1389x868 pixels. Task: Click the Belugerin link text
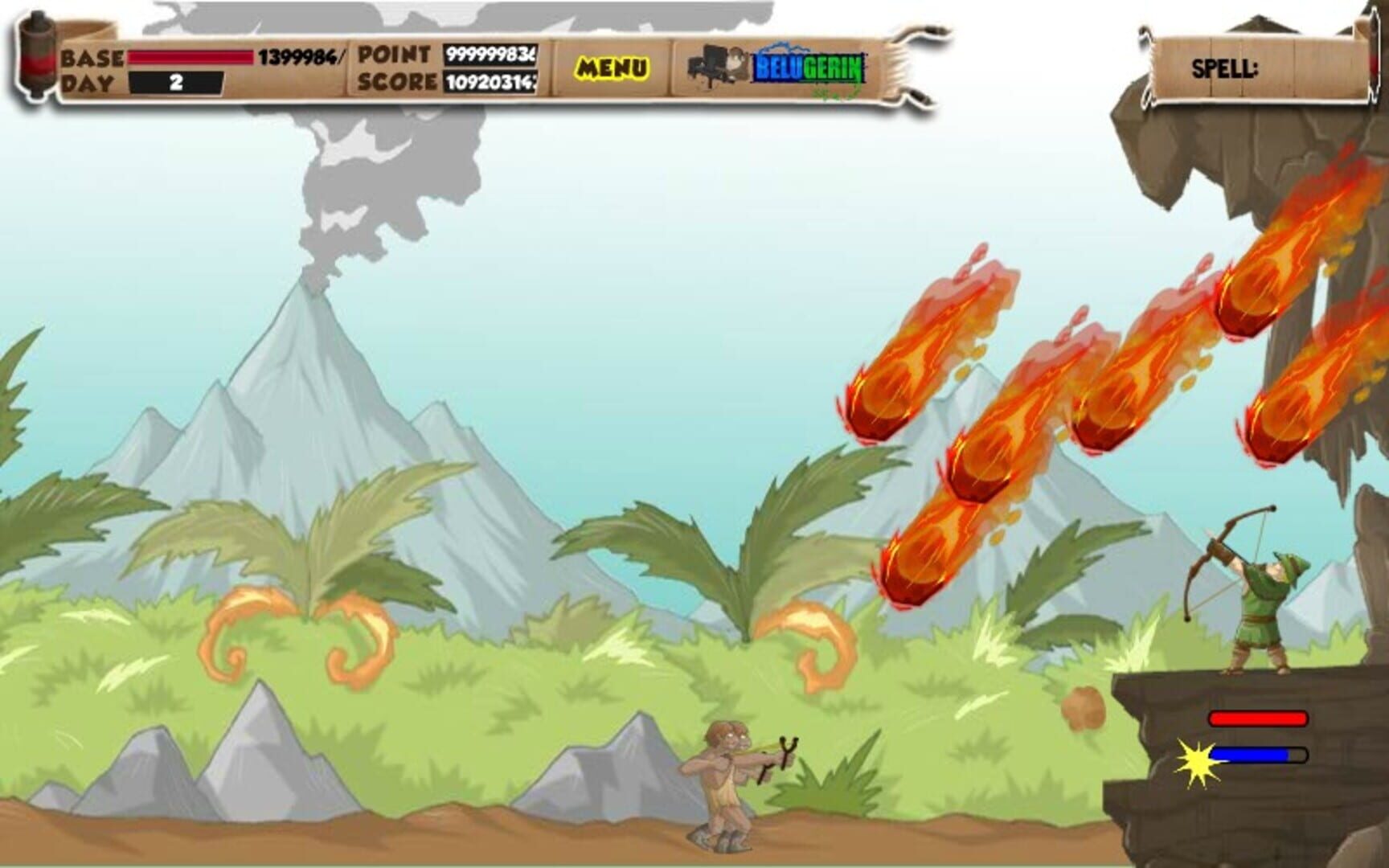tap(804, 68)
